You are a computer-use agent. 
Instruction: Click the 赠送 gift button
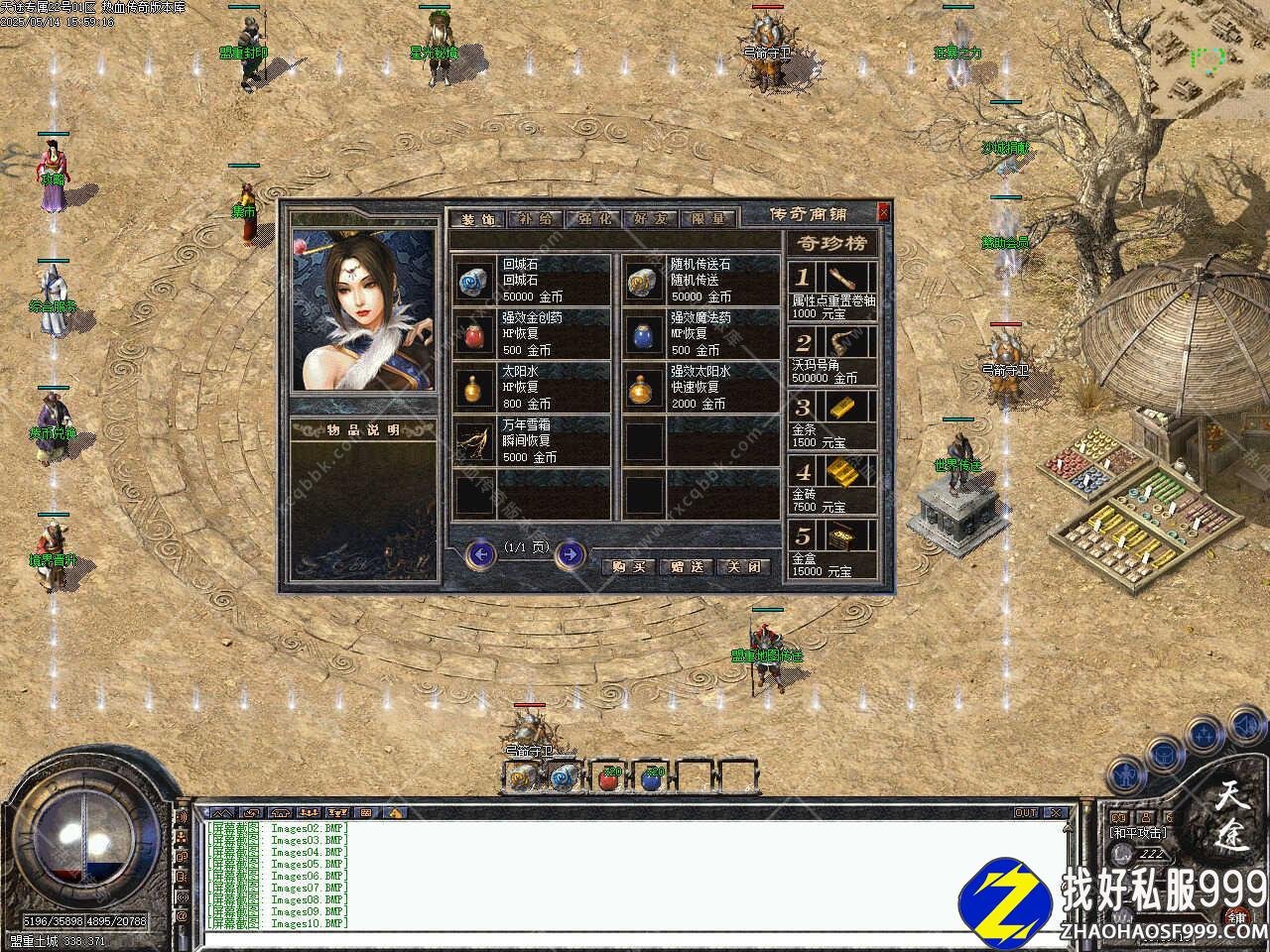coord(686,566)
